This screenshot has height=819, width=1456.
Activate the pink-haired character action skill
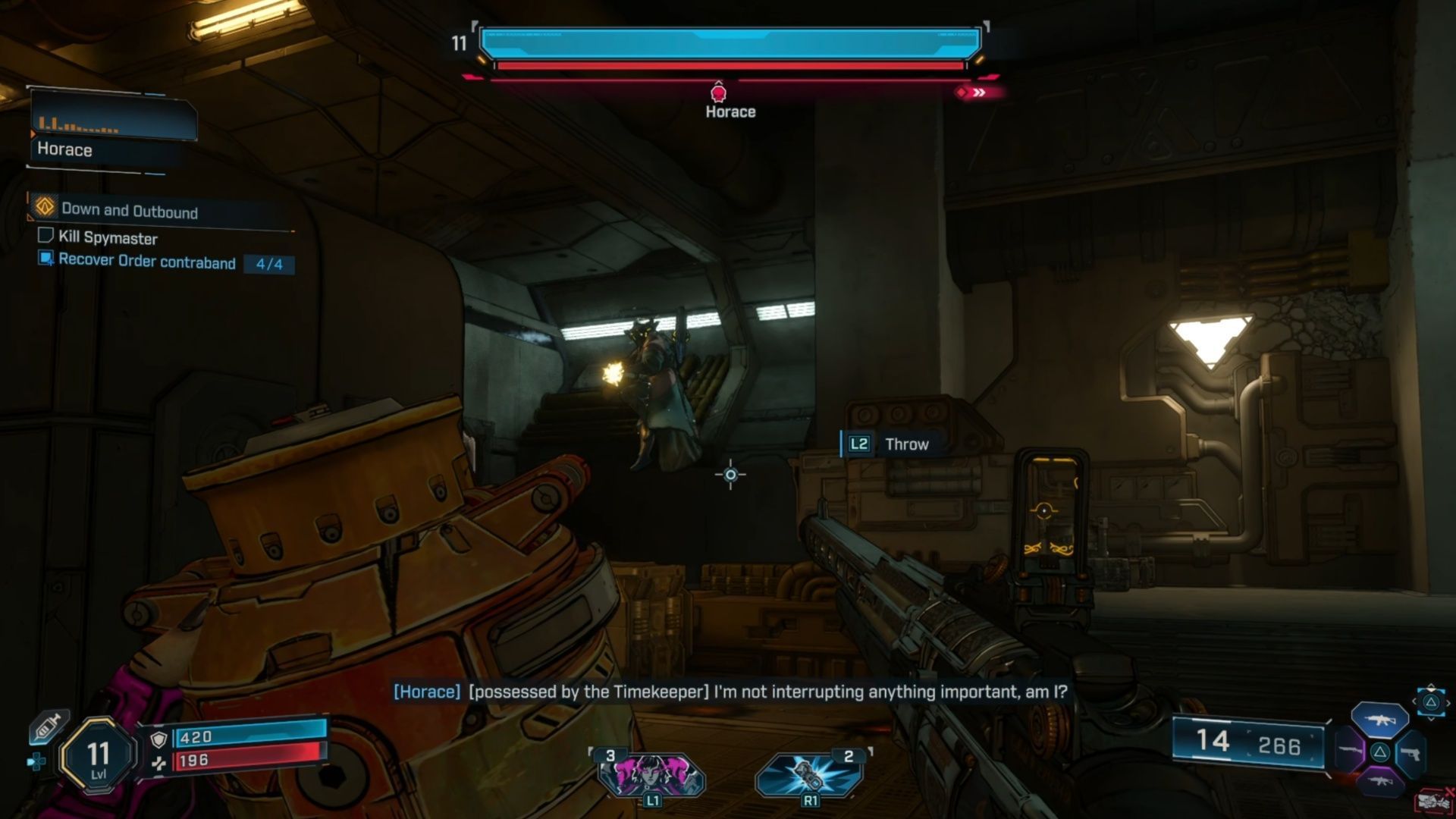click(651, 773)
